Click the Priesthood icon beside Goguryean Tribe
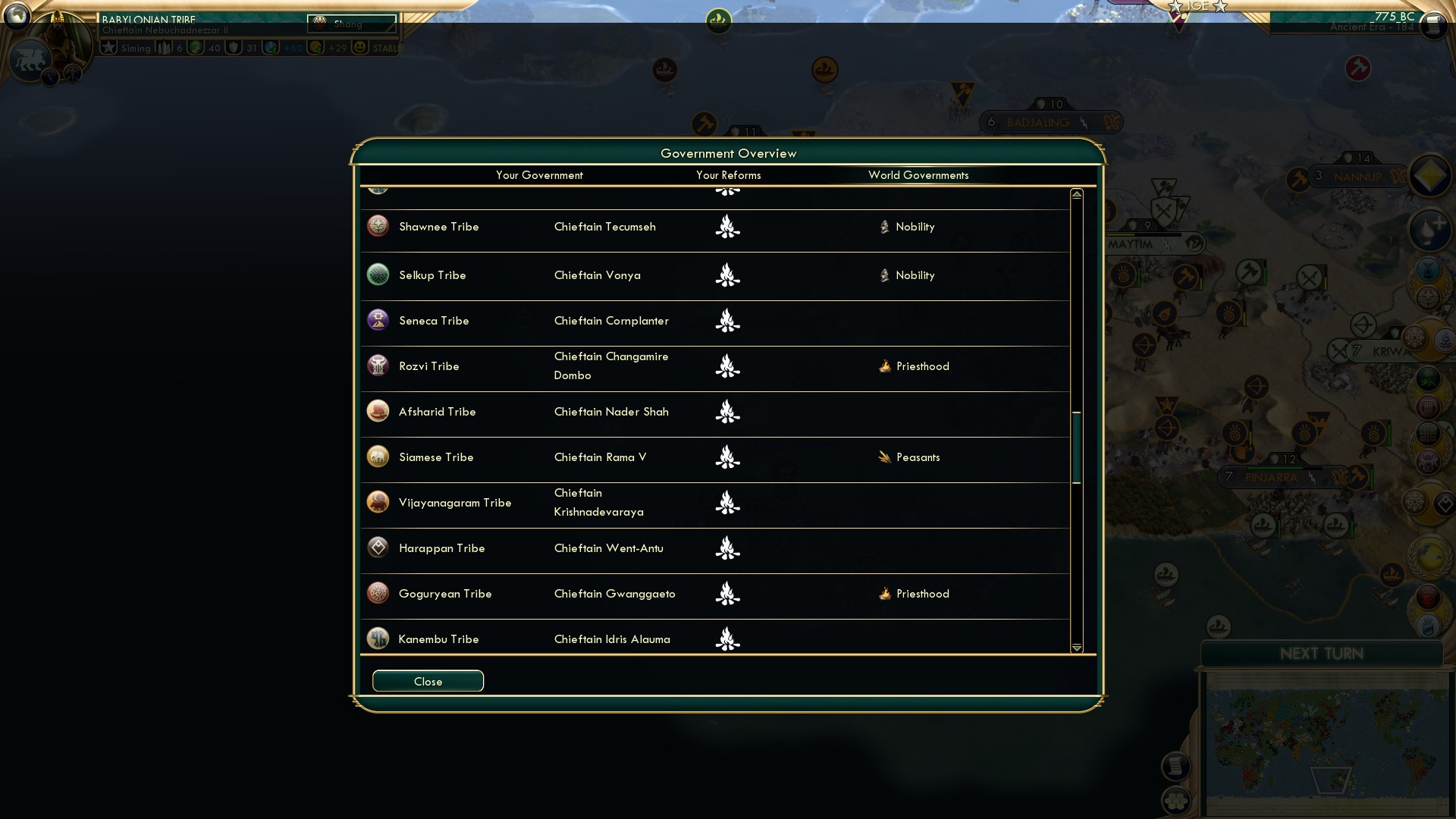The height and width of the screenshot is (819, 1456). pyautogui.click(x=883, y=594)
